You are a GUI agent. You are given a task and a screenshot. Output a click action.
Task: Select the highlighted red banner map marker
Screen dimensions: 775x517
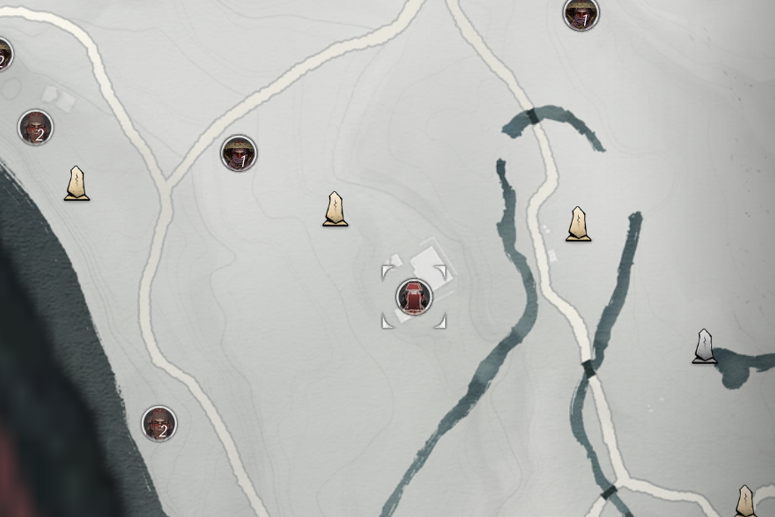point(414,296)
